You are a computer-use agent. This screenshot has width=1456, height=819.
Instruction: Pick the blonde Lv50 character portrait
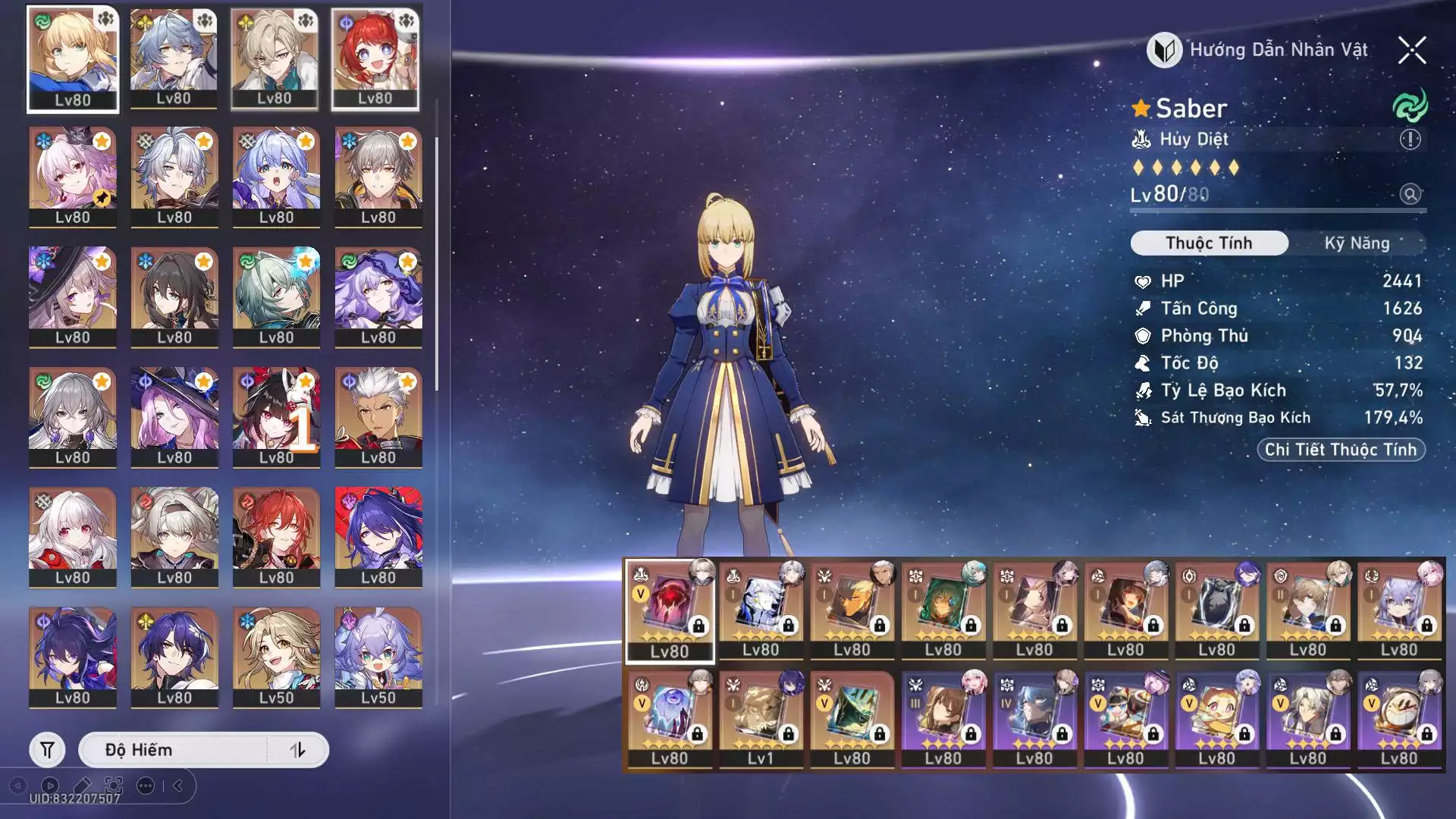(276, 656)
